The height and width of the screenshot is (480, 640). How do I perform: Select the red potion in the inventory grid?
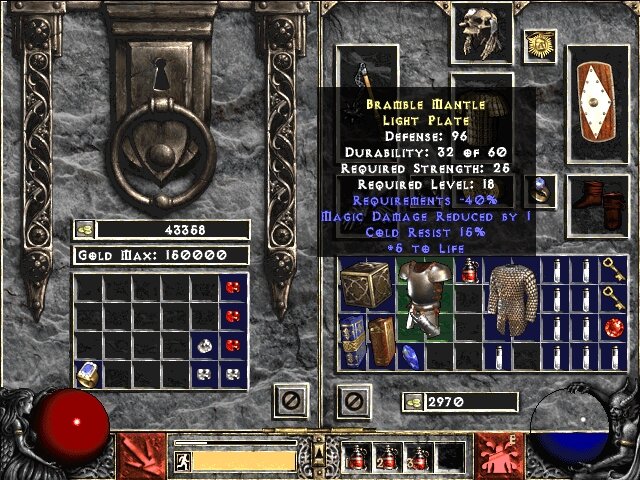469,270
